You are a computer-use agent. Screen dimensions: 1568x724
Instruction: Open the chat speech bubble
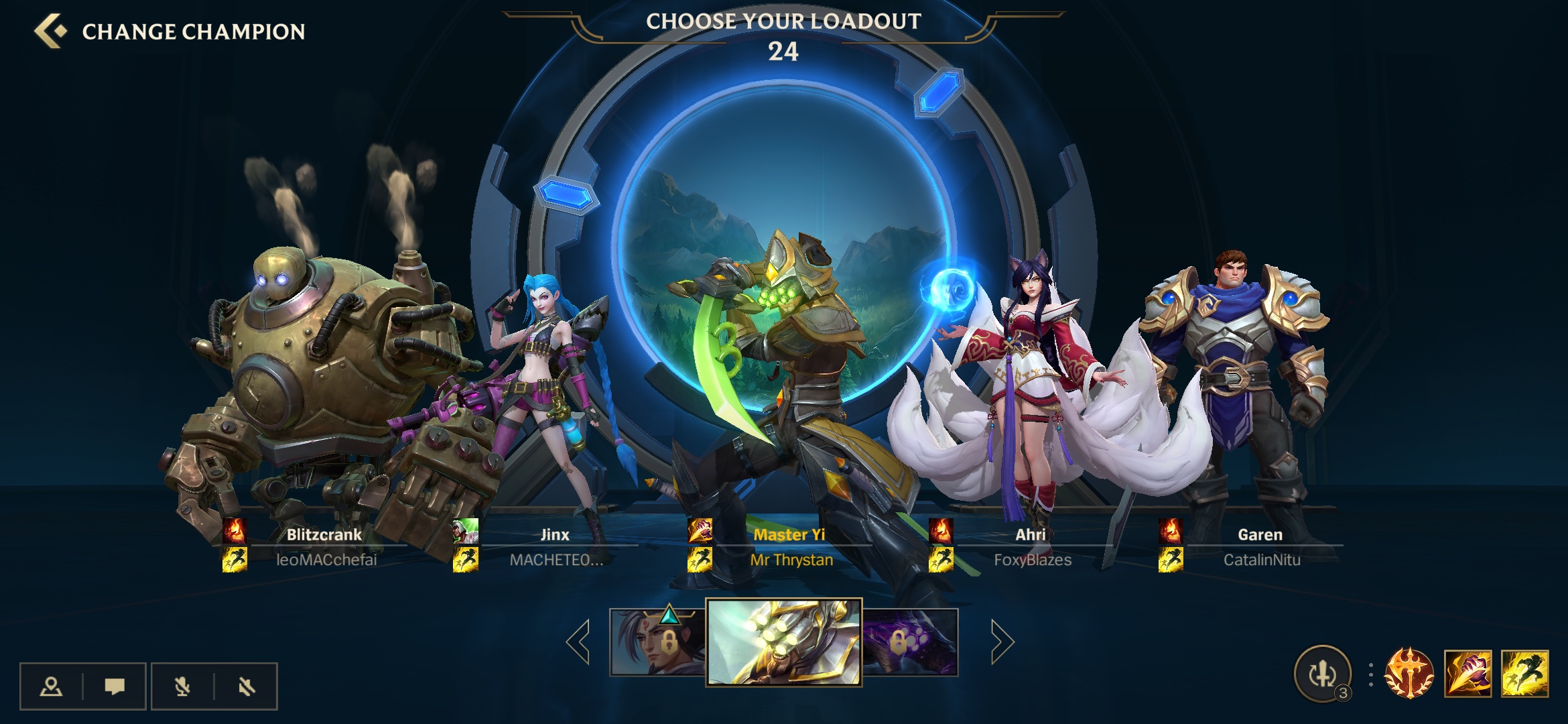click(x=115, y=686)
